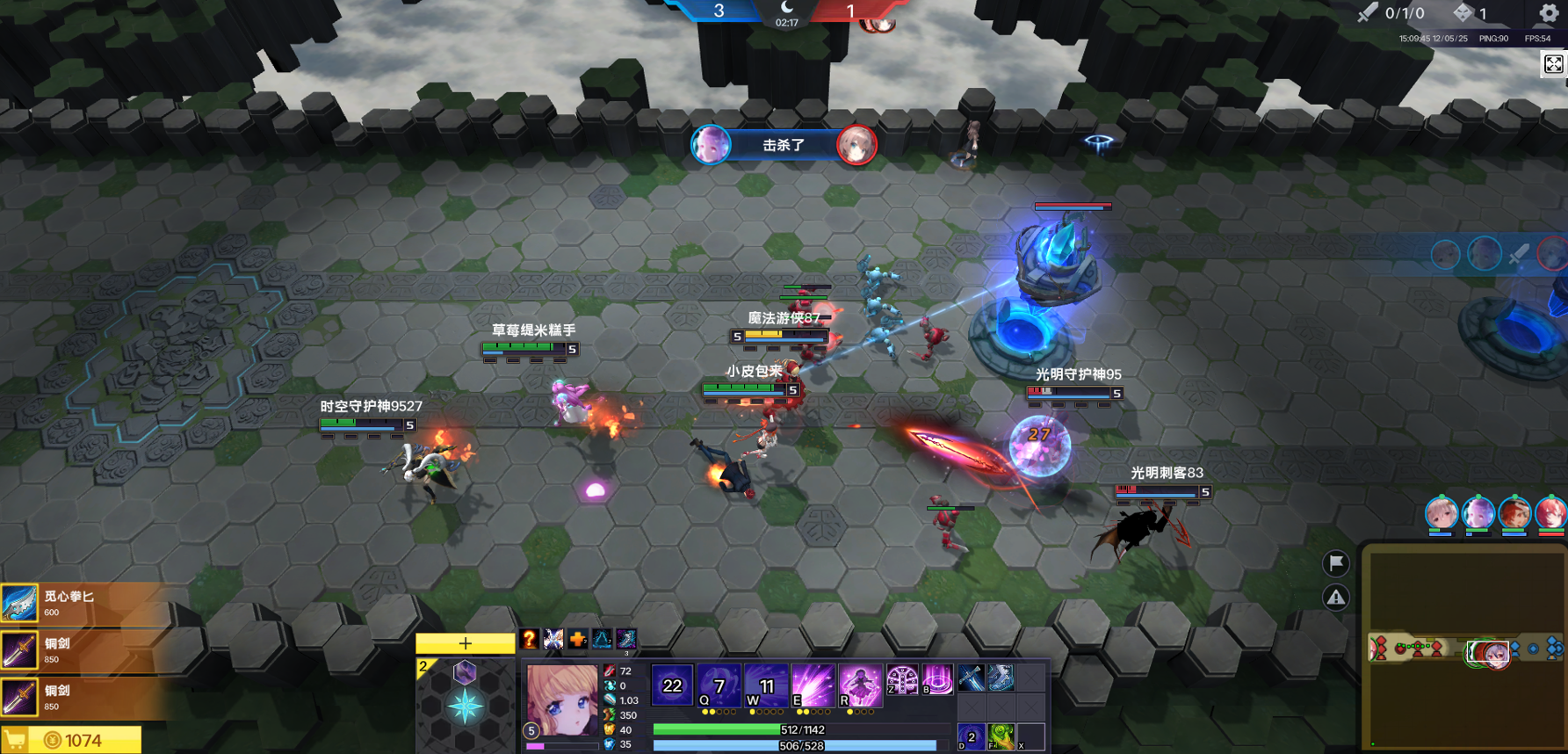Click the yellow plus upgrade button

tap(465, 643)
